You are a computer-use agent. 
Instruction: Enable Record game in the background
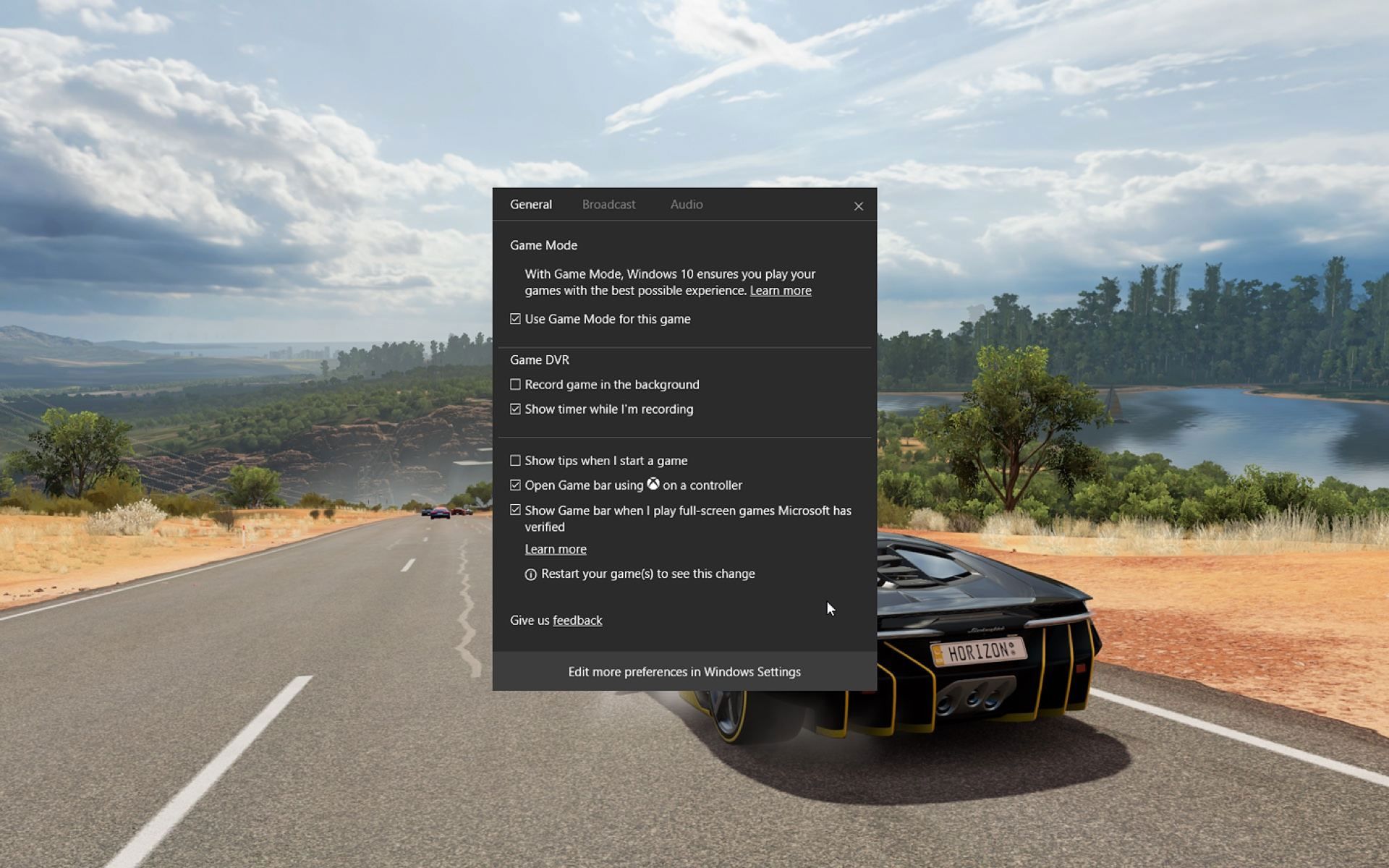(x=515, y=384)
